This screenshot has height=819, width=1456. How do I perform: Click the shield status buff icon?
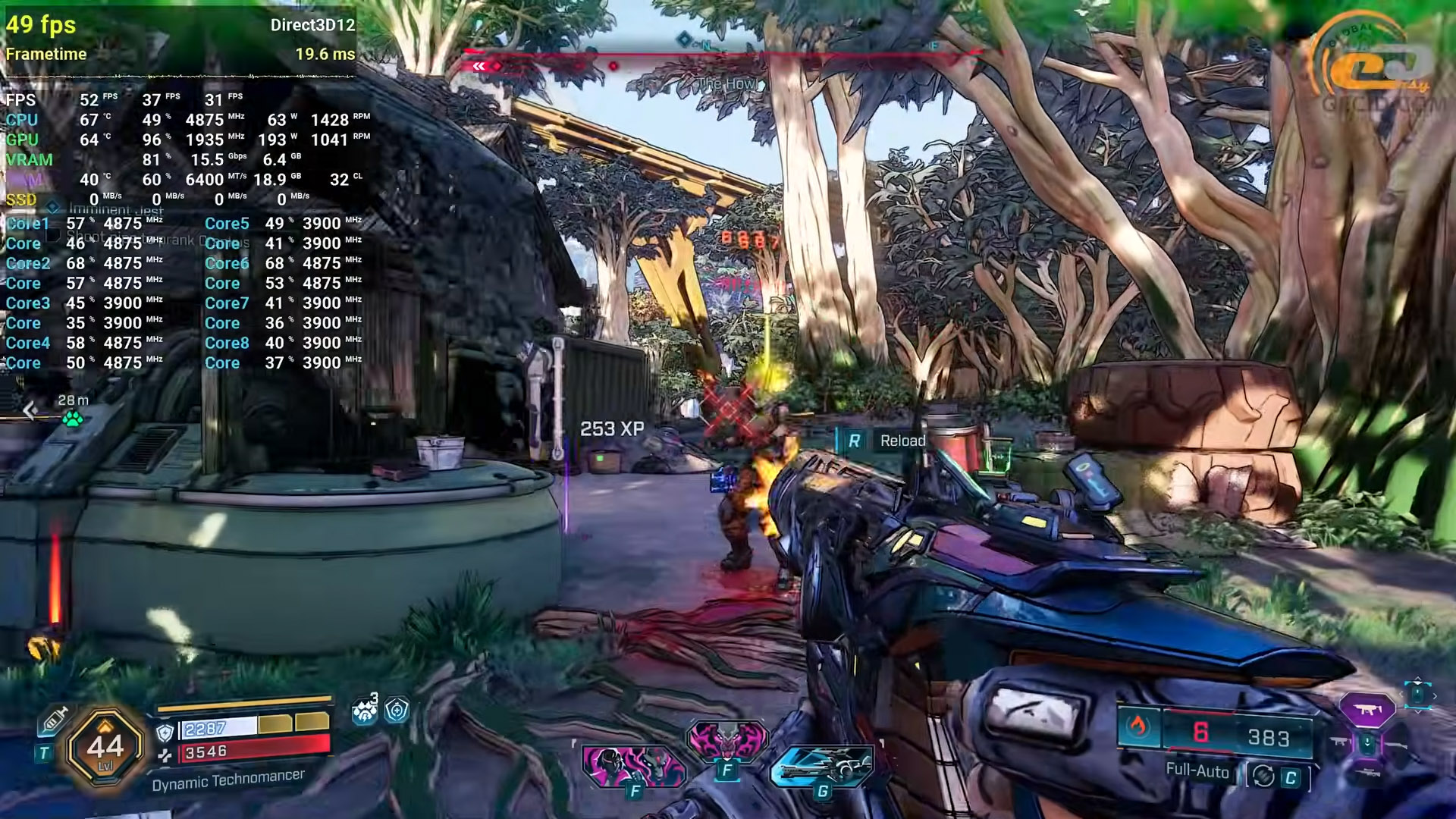tap(397, 710)
